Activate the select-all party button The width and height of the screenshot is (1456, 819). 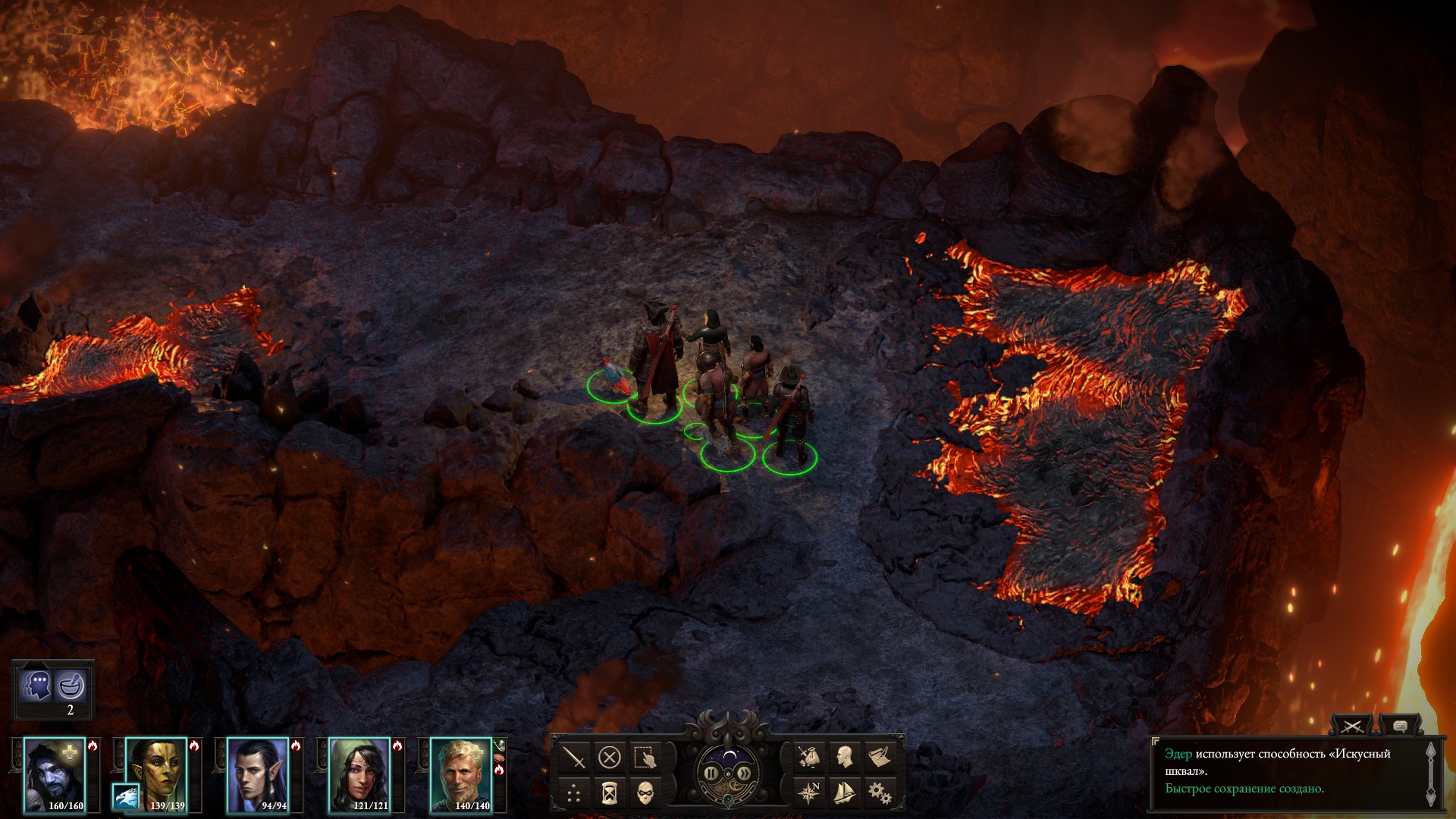point(645,758)
